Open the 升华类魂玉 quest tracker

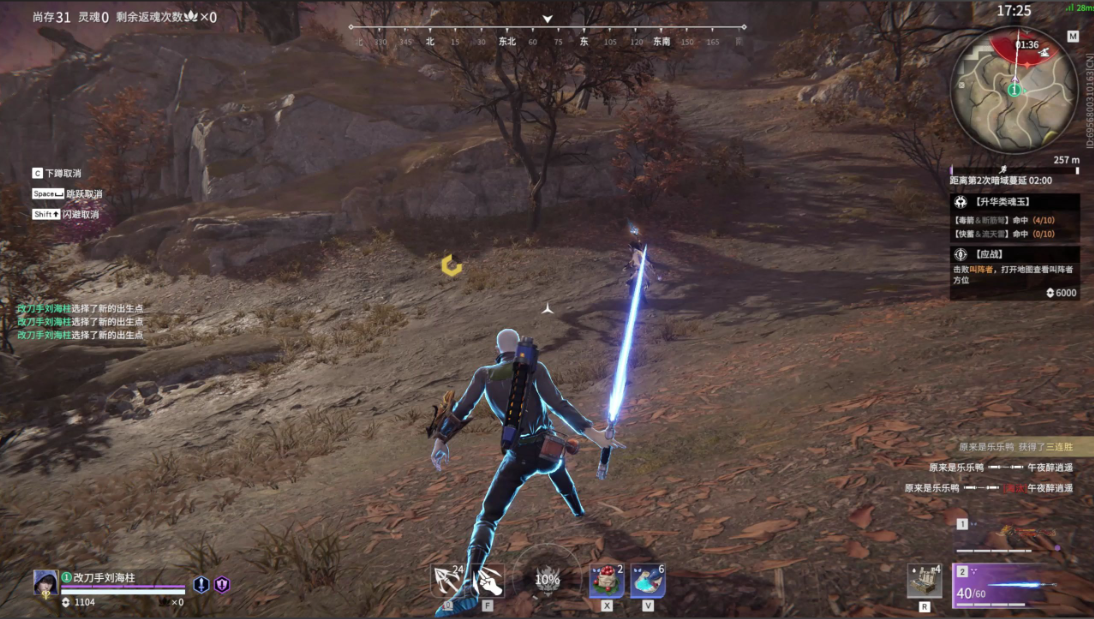tap(1014, 201)
